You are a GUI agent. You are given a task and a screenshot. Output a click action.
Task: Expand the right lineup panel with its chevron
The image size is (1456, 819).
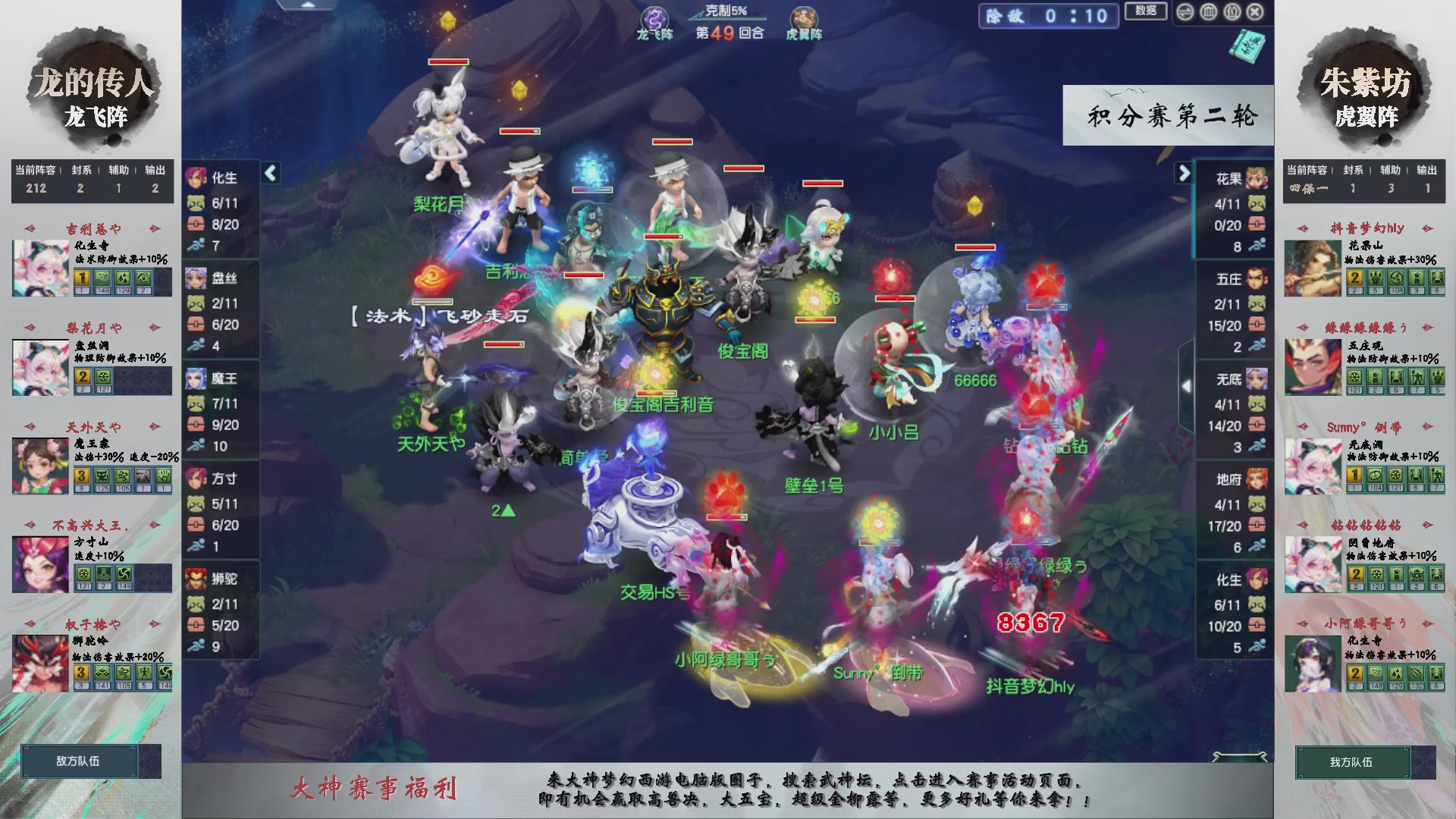point(1184,173)
